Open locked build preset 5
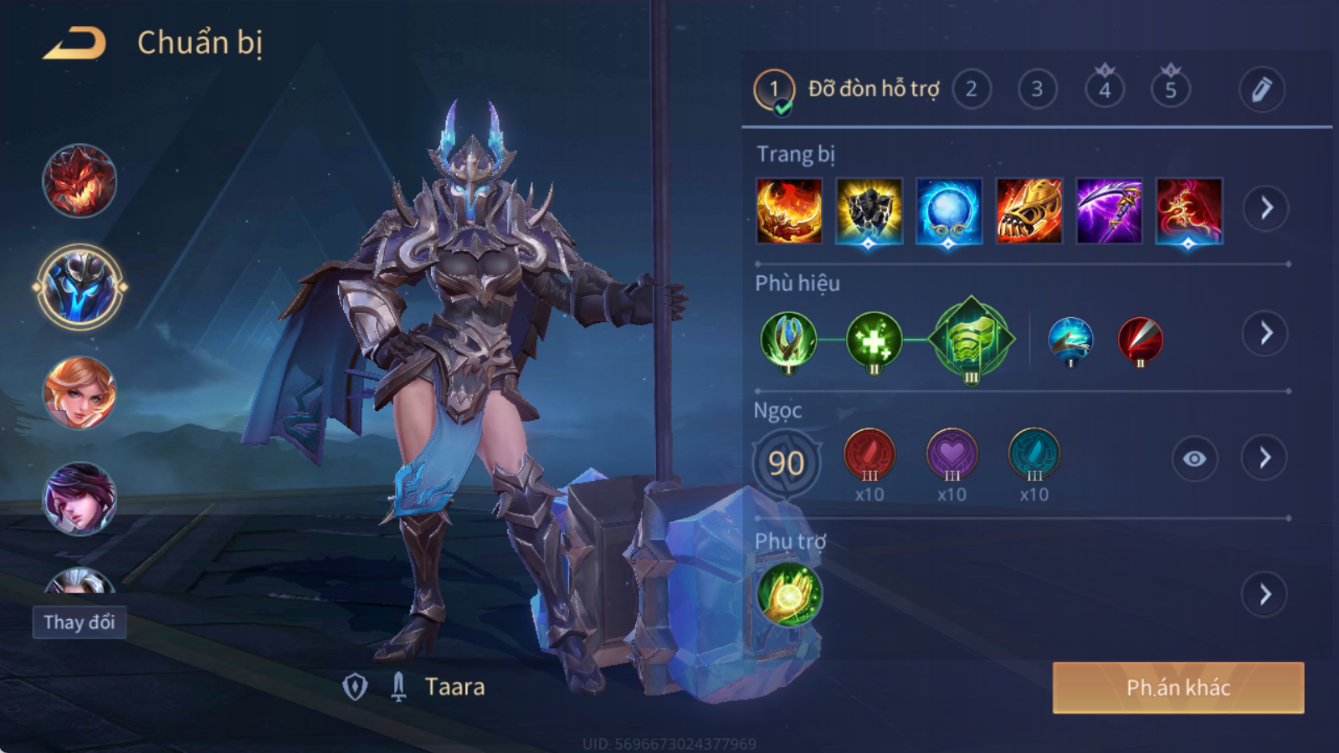This screenshot has width=1339, height=753. pos(1170,90)
